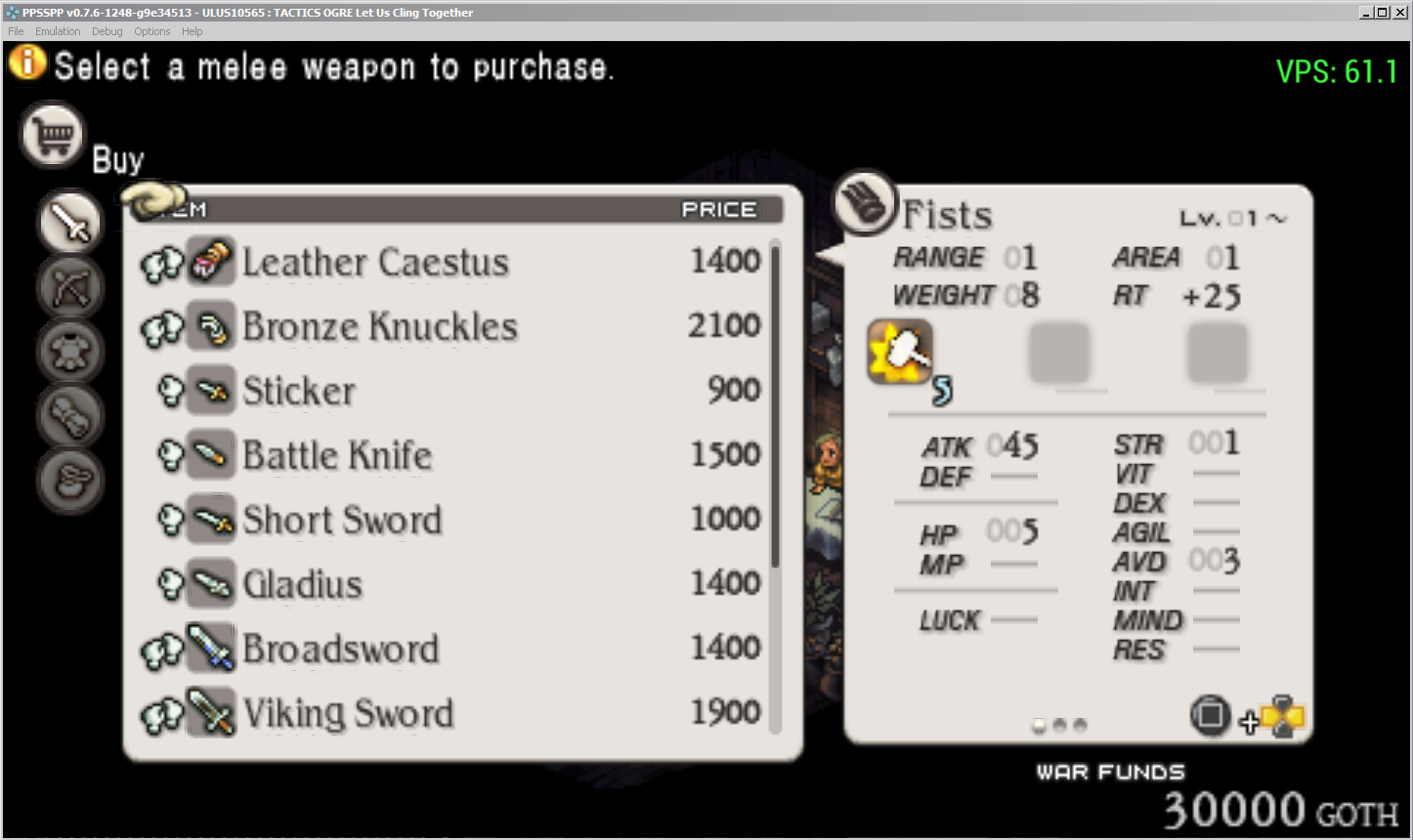Switch to the melee weapon sword category
Image resolution: width=1413 pixels, height=840 pixels.
click(x=70, y=223)
